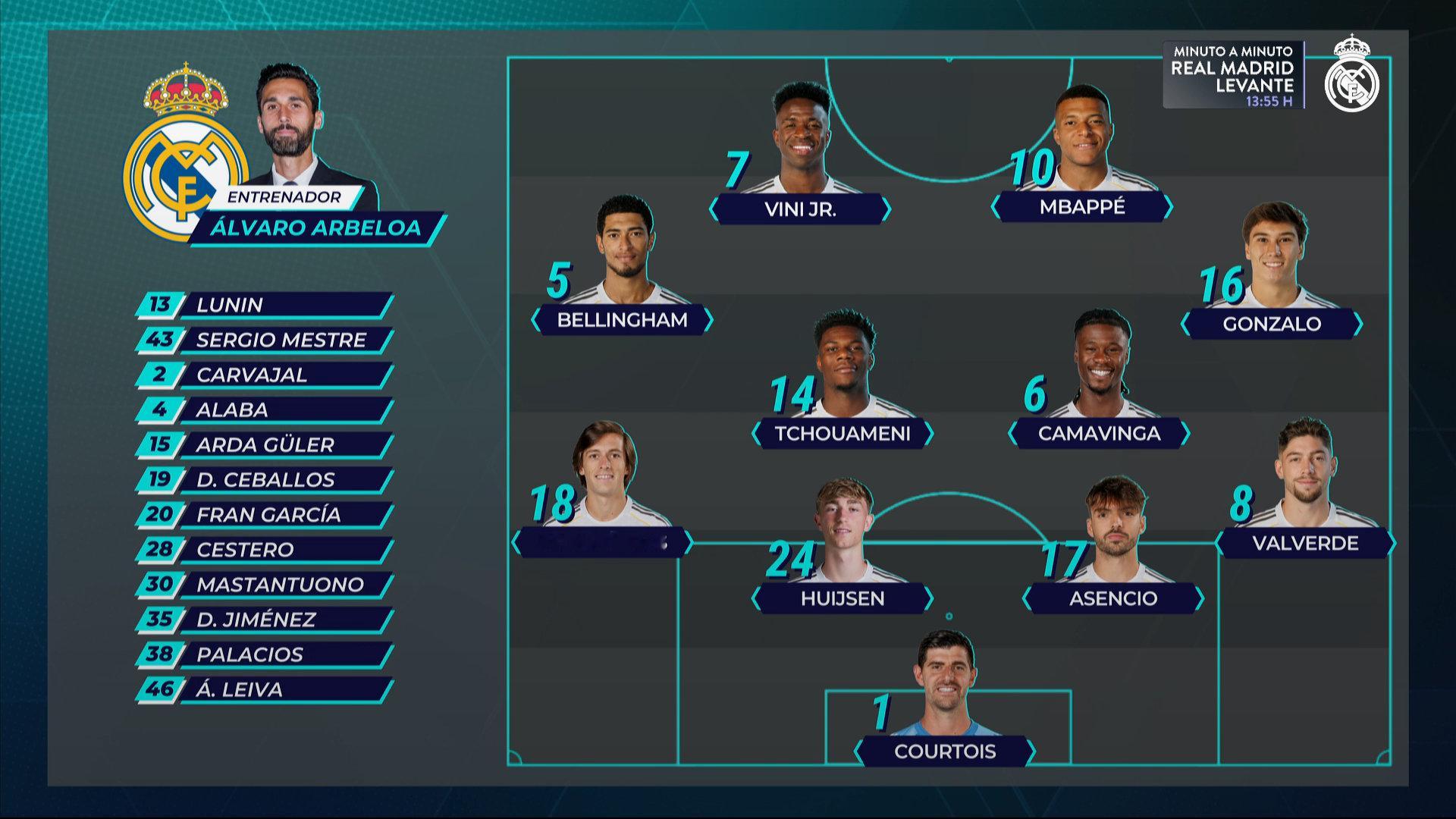This screenshot has height=819, width=1456.
Task: Choose D. Ceballos from the bench
Action: click(x=265, y=479)
